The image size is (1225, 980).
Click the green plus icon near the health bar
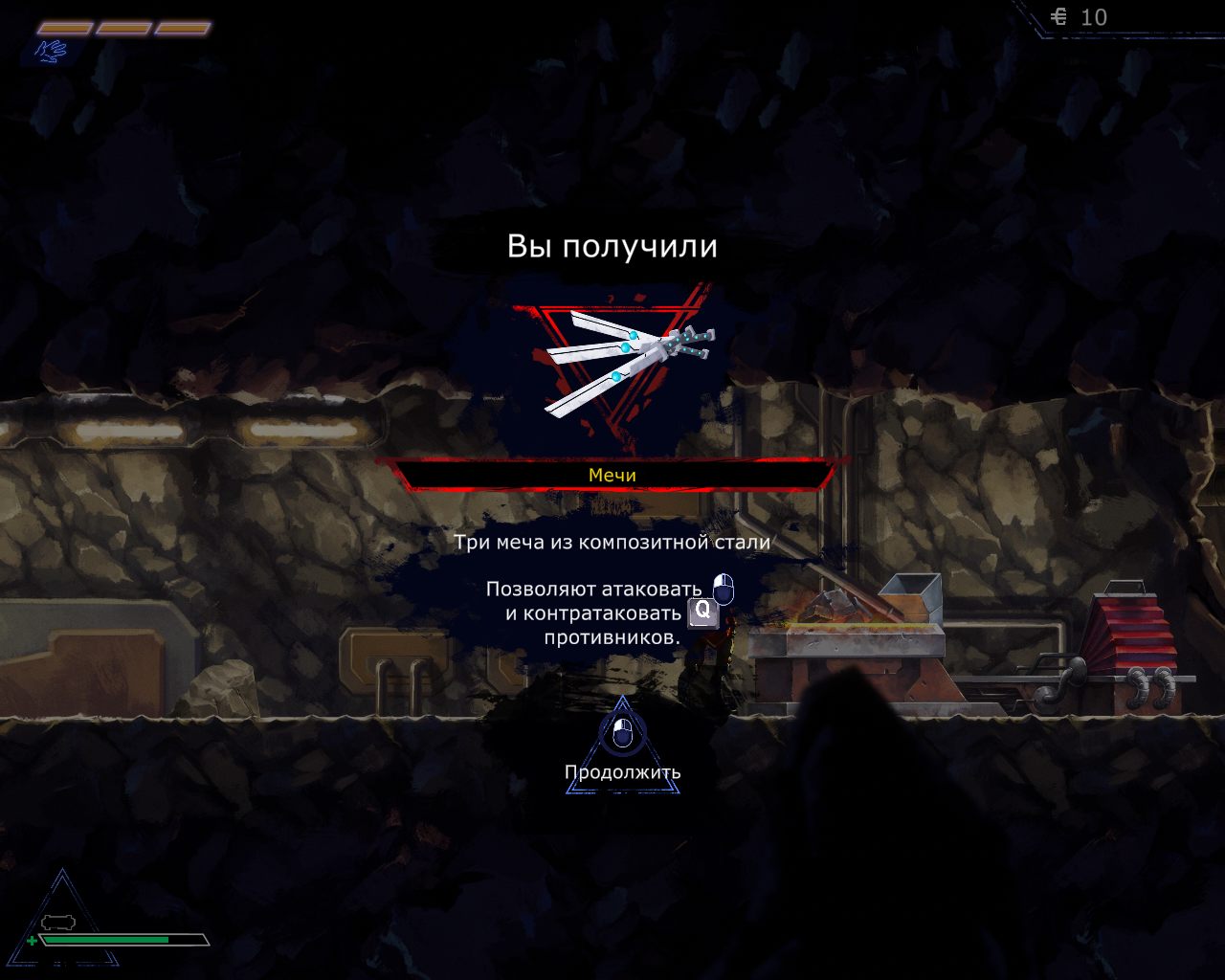pyautogui.click(x=34, y=942)
